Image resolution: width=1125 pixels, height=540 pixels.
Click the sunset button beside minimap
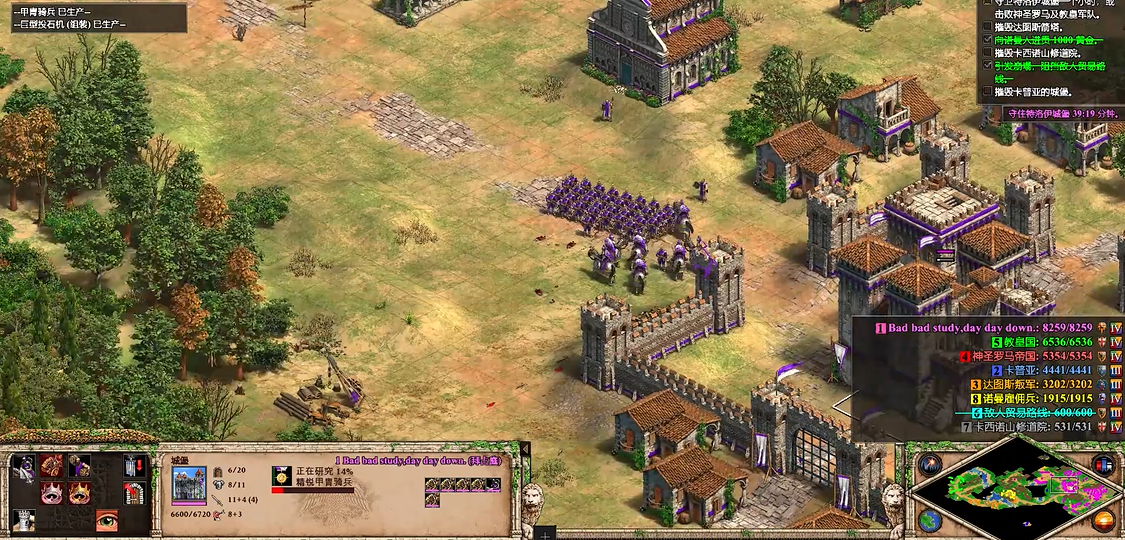point(1104,521)
